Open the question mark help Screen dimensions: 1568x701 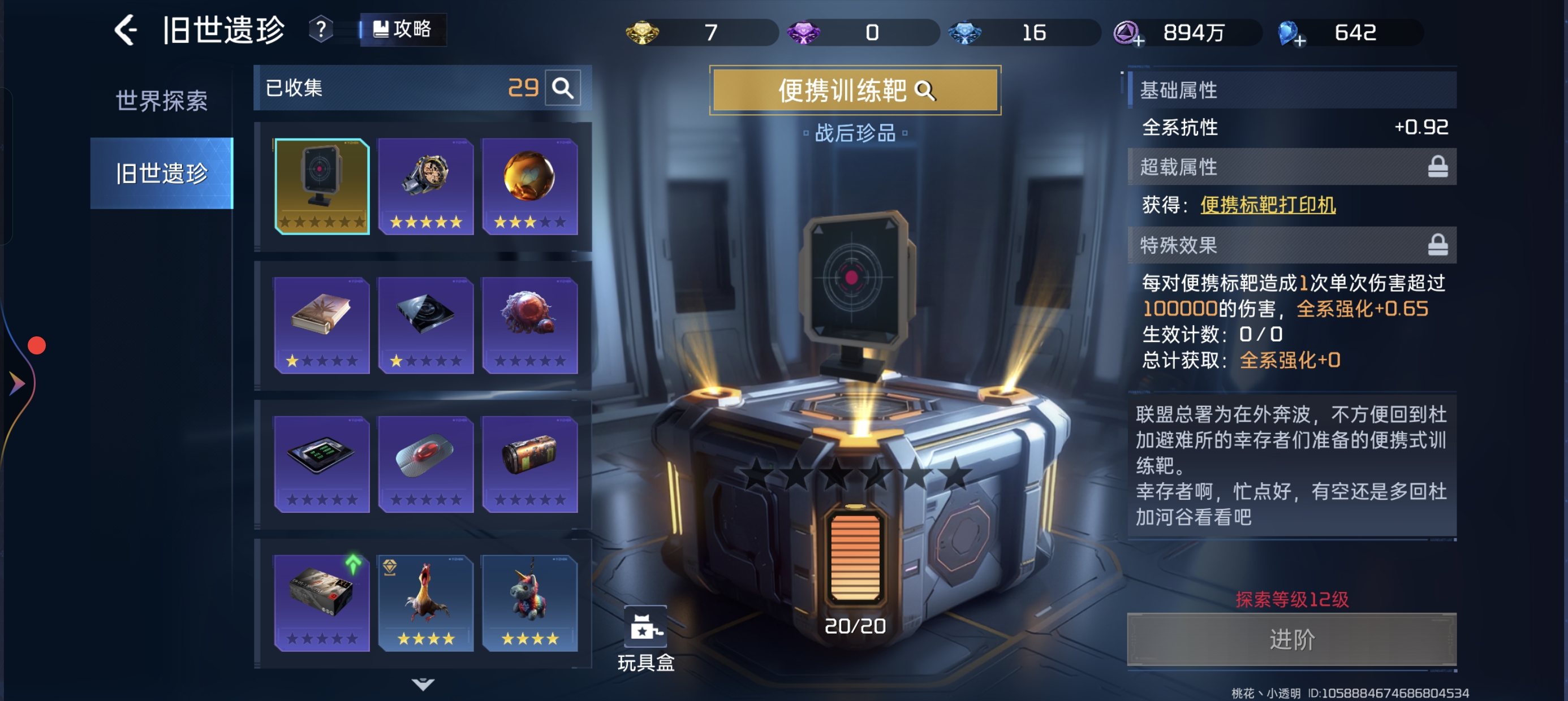321,29
